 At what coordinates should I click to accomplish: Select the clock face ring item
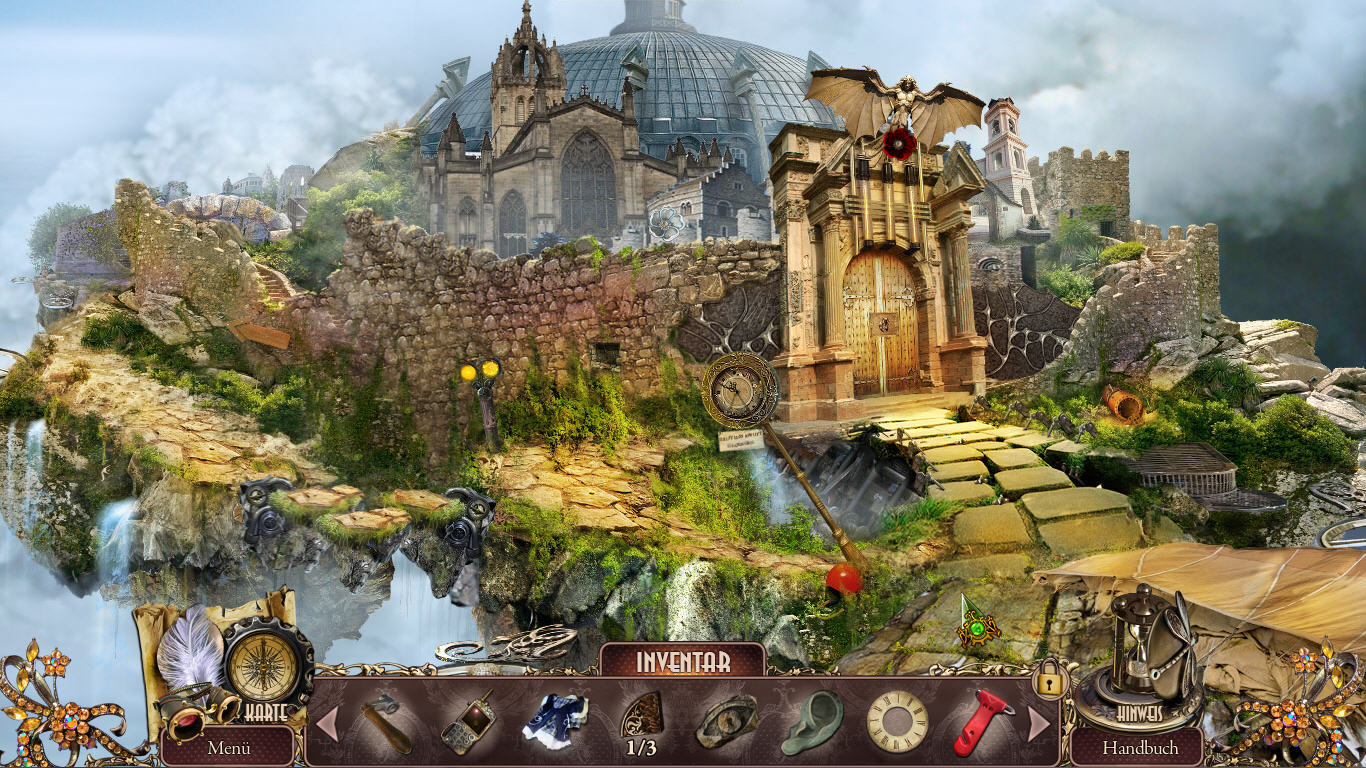(x=897, y=722)
